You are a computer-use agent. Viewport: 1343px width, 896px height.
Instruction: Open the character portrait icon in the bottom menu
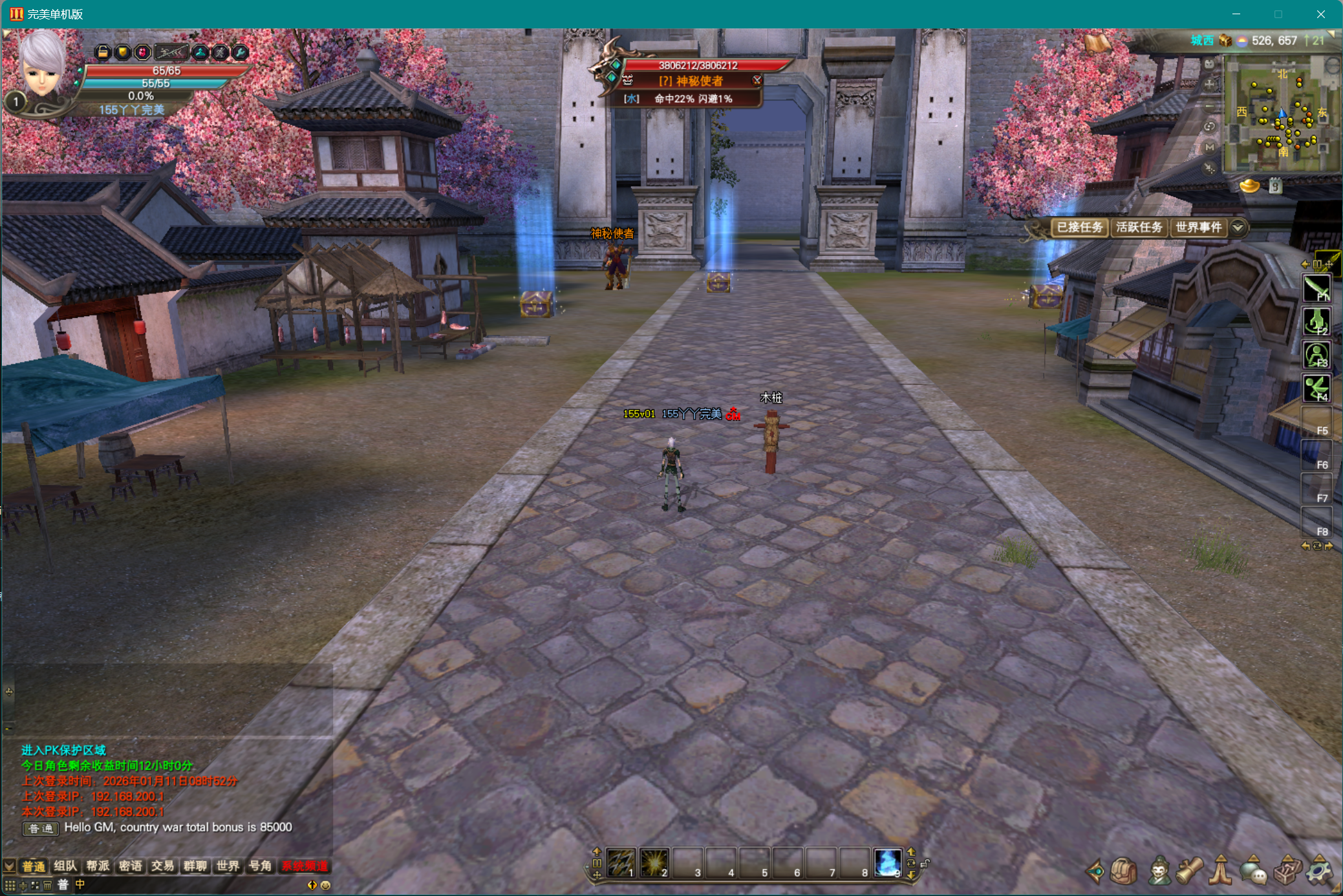pos(1159,871)
